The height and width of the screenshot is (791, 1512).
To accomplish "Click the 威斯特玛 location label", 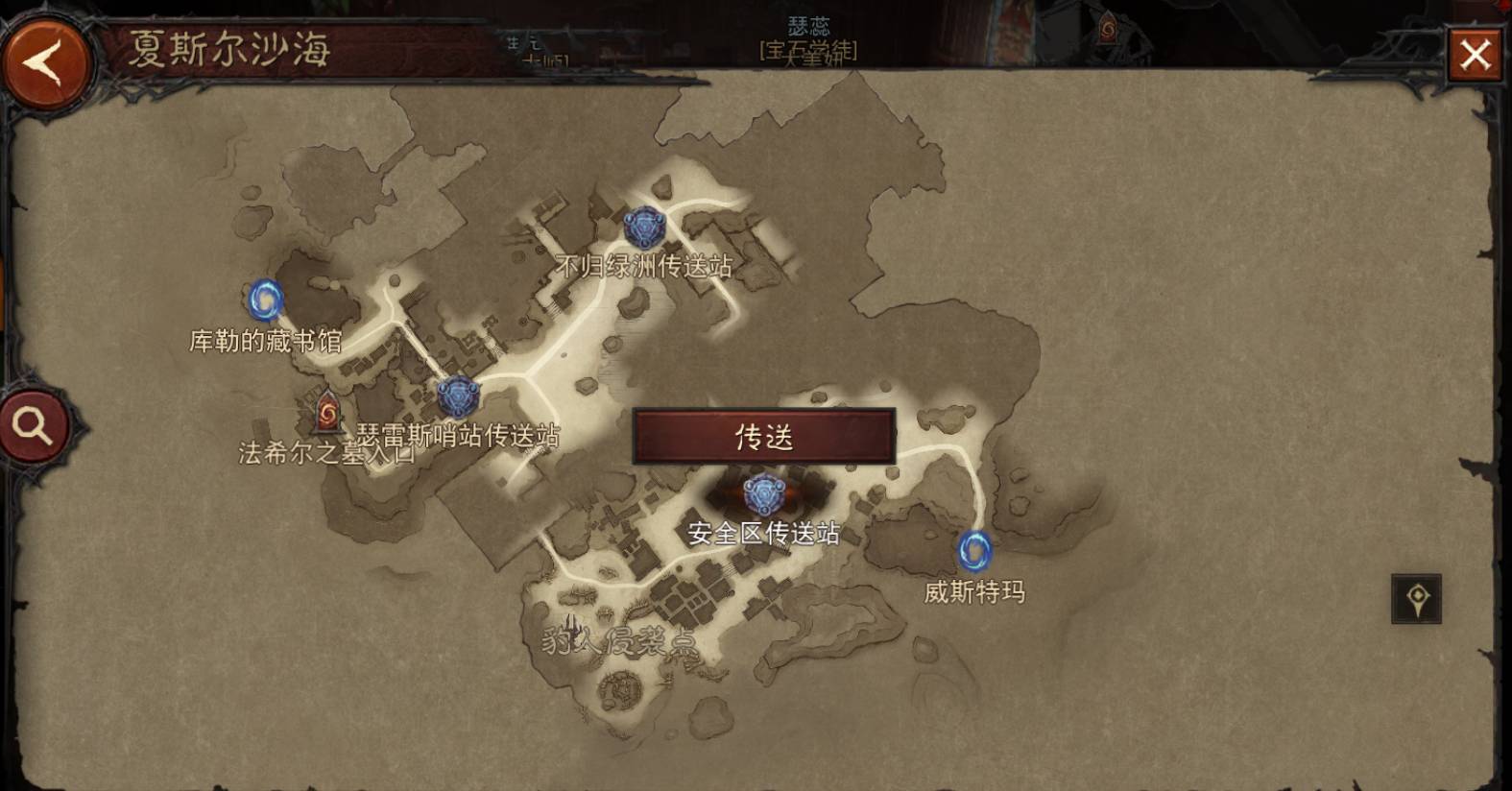I will [x=975, y=593].
